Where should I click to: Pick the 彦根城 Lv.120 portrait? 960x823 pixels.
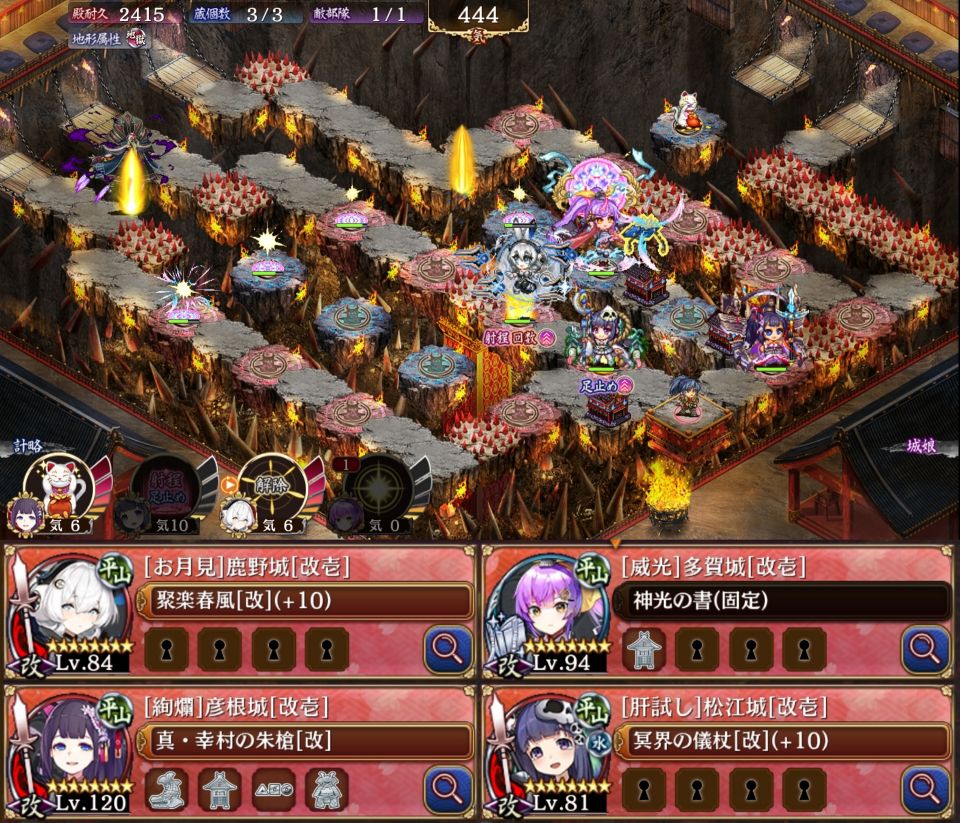70,752
